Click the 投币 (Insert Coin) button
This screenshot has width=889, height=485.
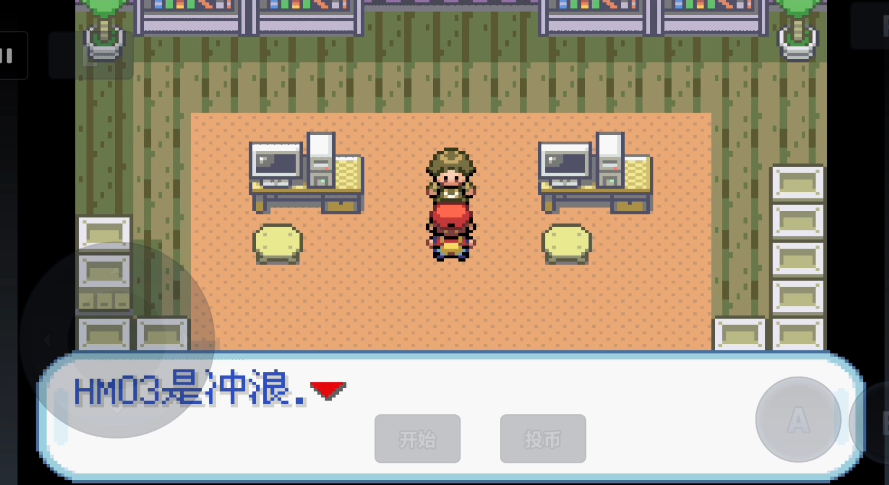[x=542, y=439]
